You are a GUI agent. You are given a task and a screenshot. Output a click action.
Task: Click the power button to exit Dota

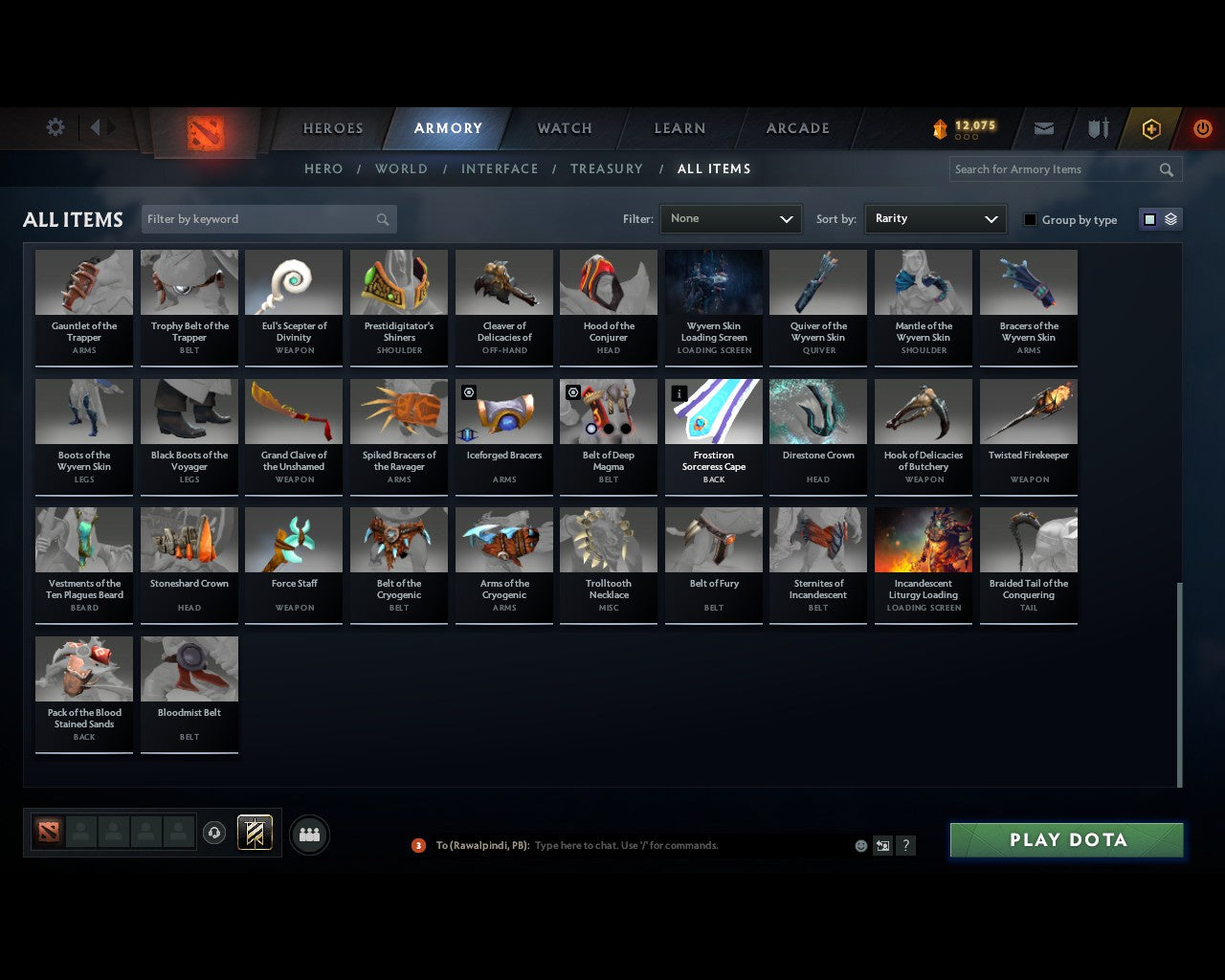click(x=1202, y=127)
